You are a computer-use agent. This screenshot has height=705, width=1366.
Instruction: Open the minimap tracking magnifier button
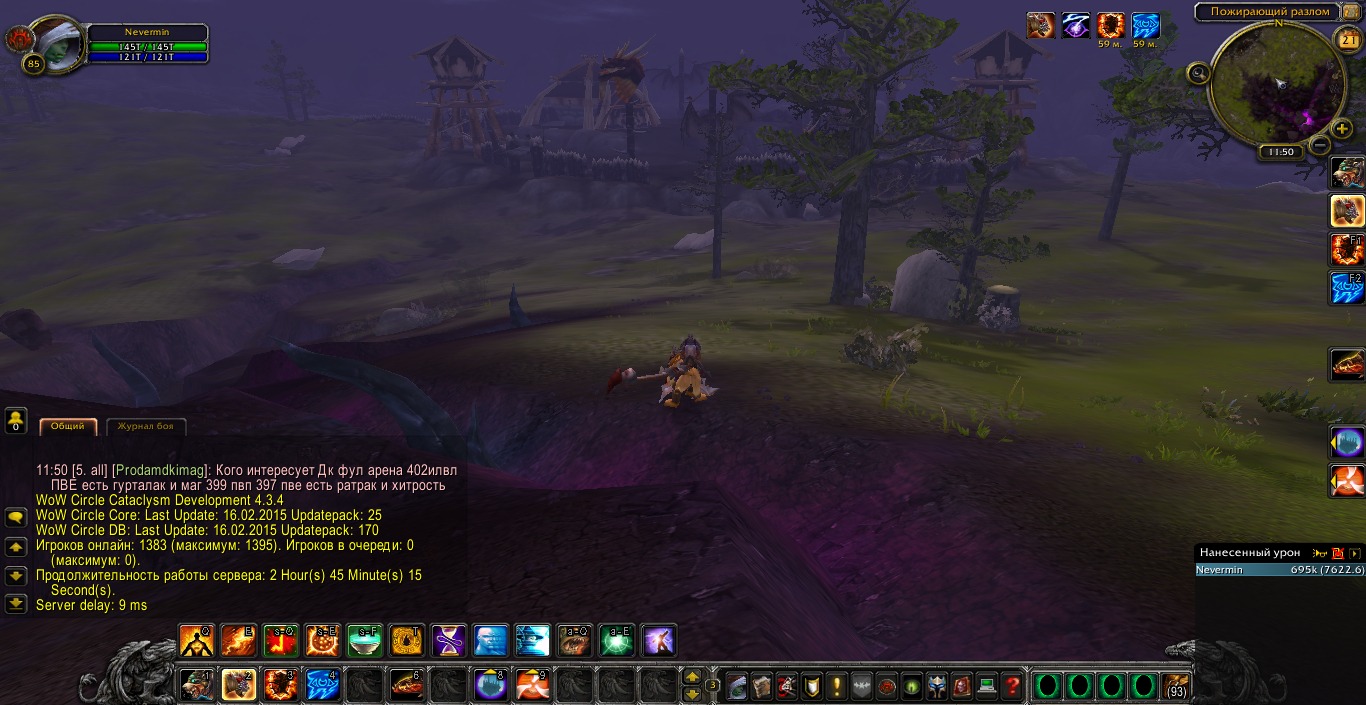(1198, 72)
